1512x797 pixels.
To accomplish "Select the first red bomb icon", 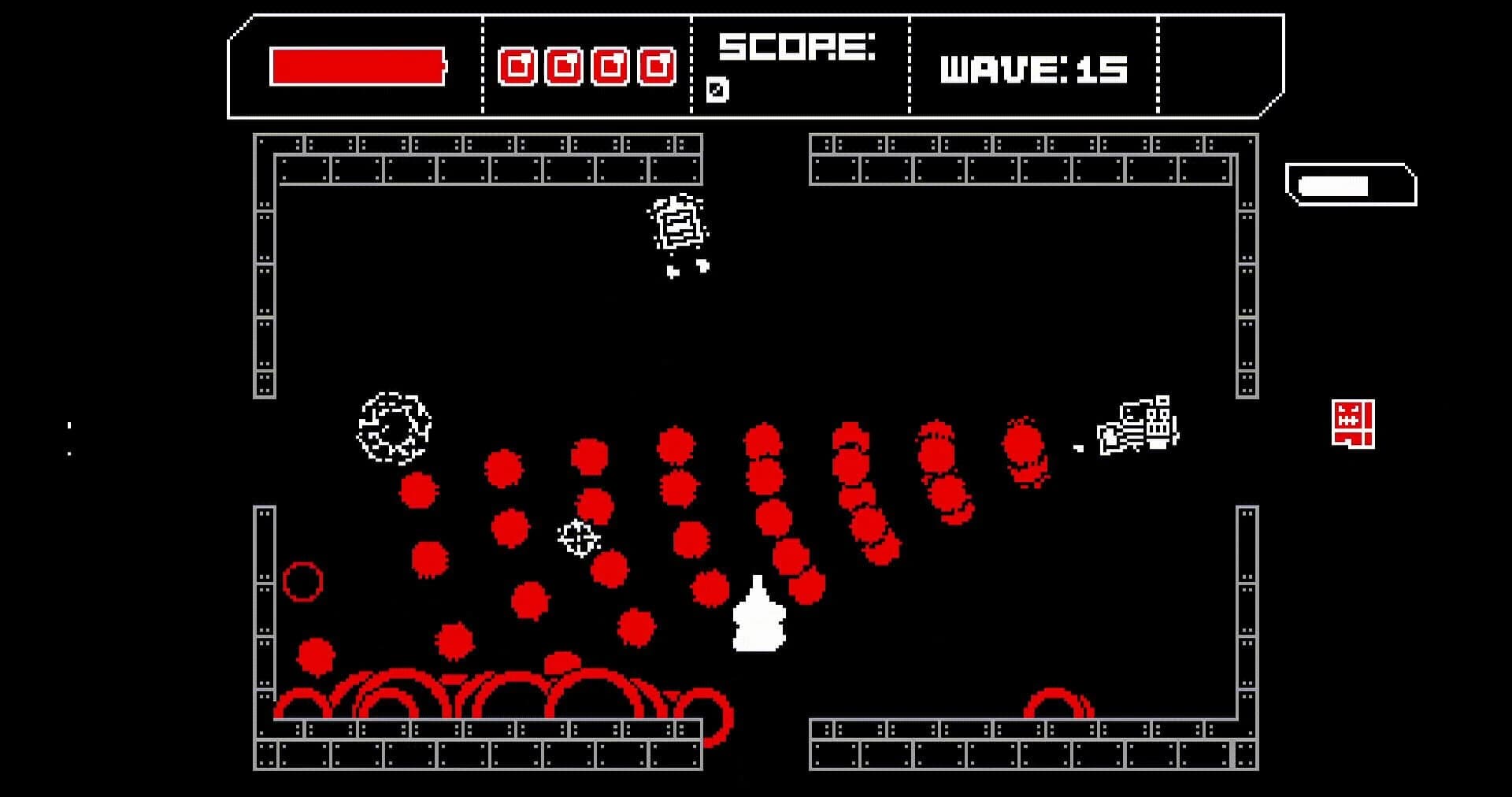I will coord(518,67).
